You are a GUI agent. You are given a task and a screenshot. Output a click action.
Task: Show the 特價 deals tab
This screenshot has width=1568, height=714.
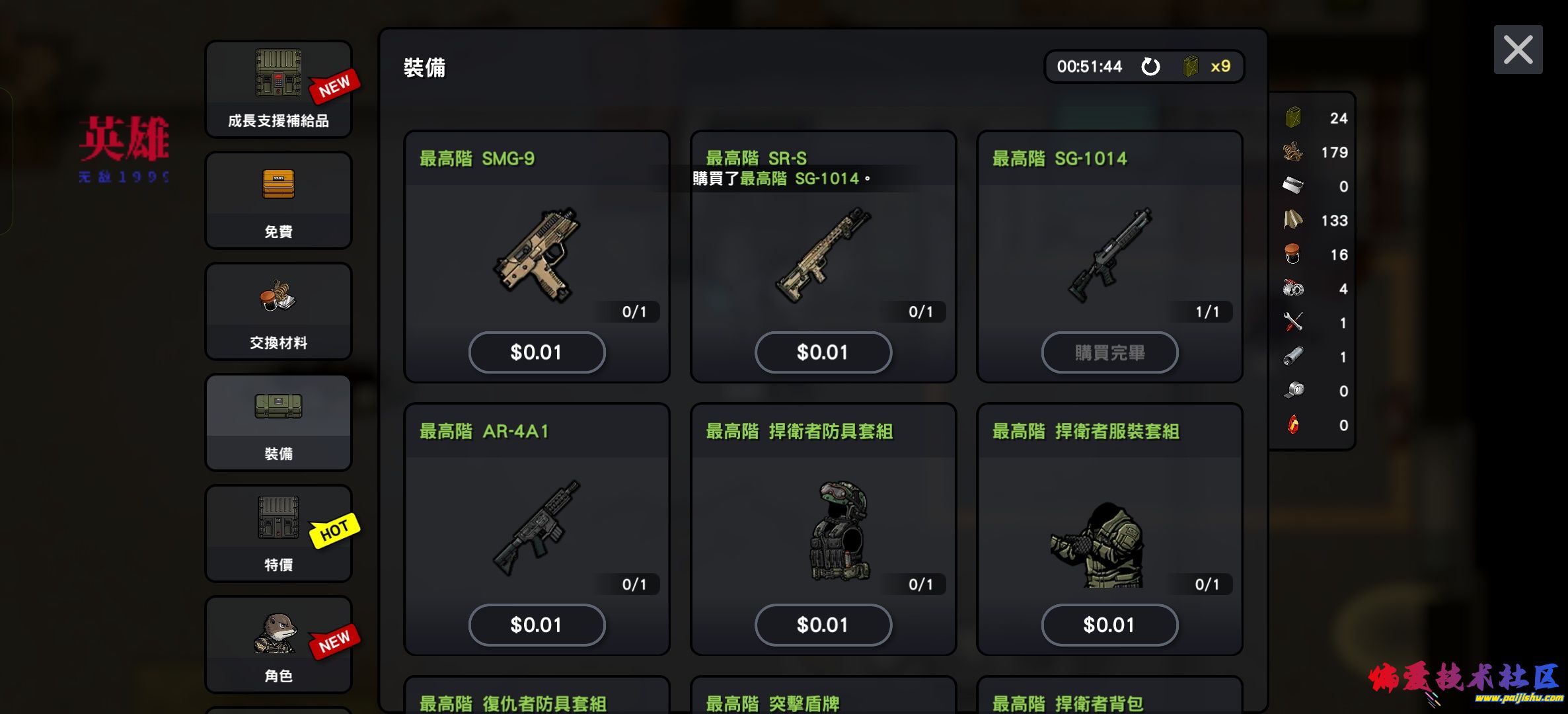[x=278, y=534]
